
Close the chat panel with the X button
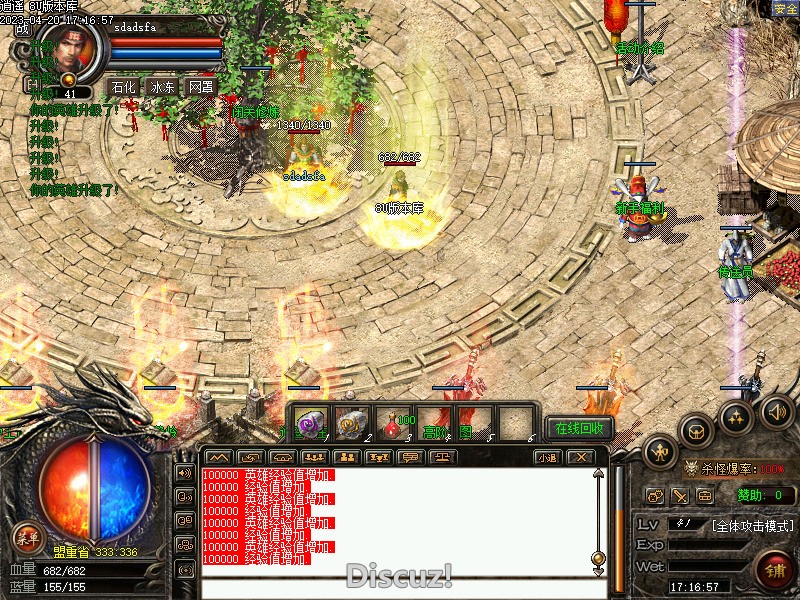(580, 457)
